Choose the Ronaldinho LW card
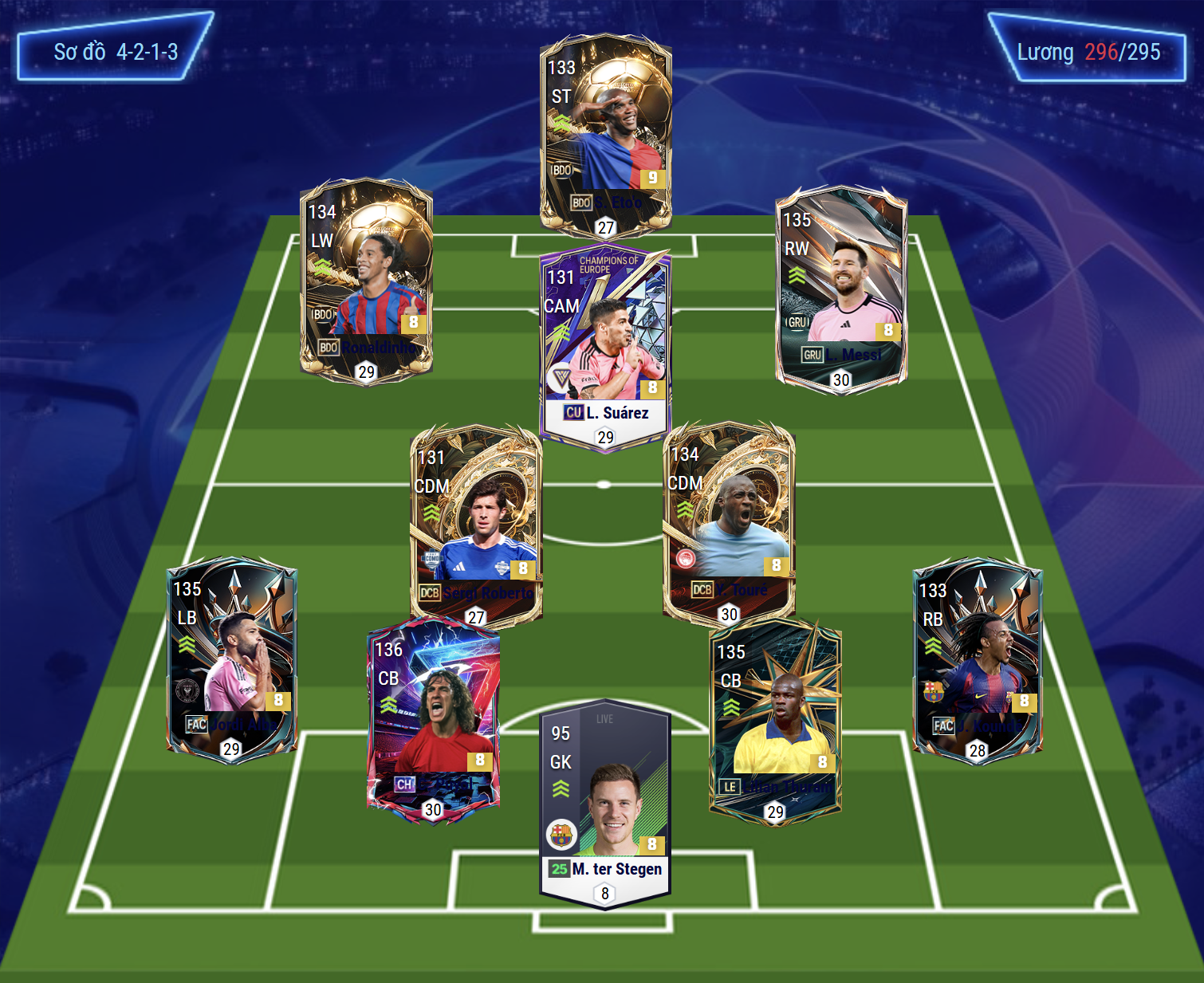 [x=366, y=277]
